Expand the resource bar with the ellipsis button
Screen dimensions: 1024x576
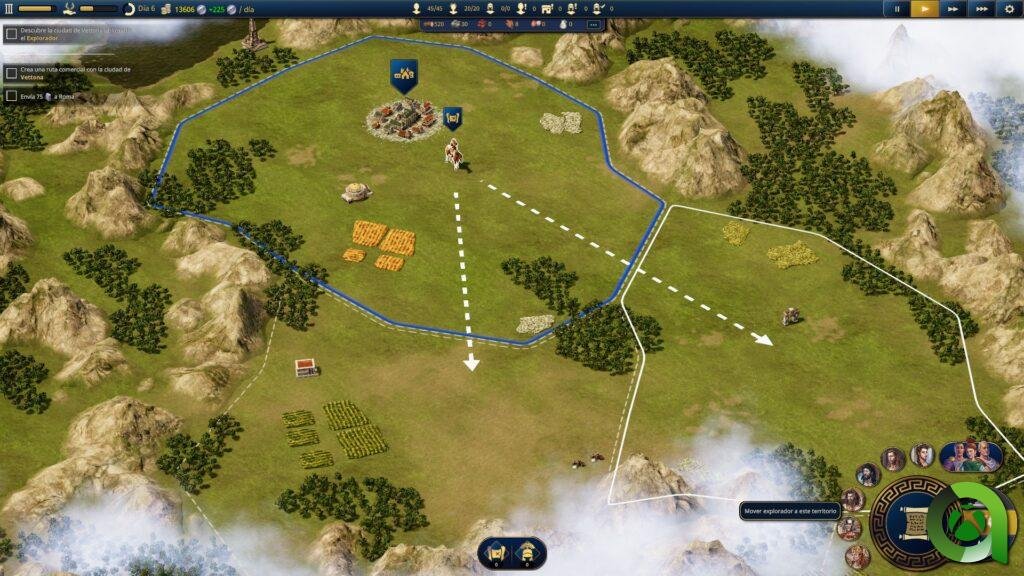[593, 23]
